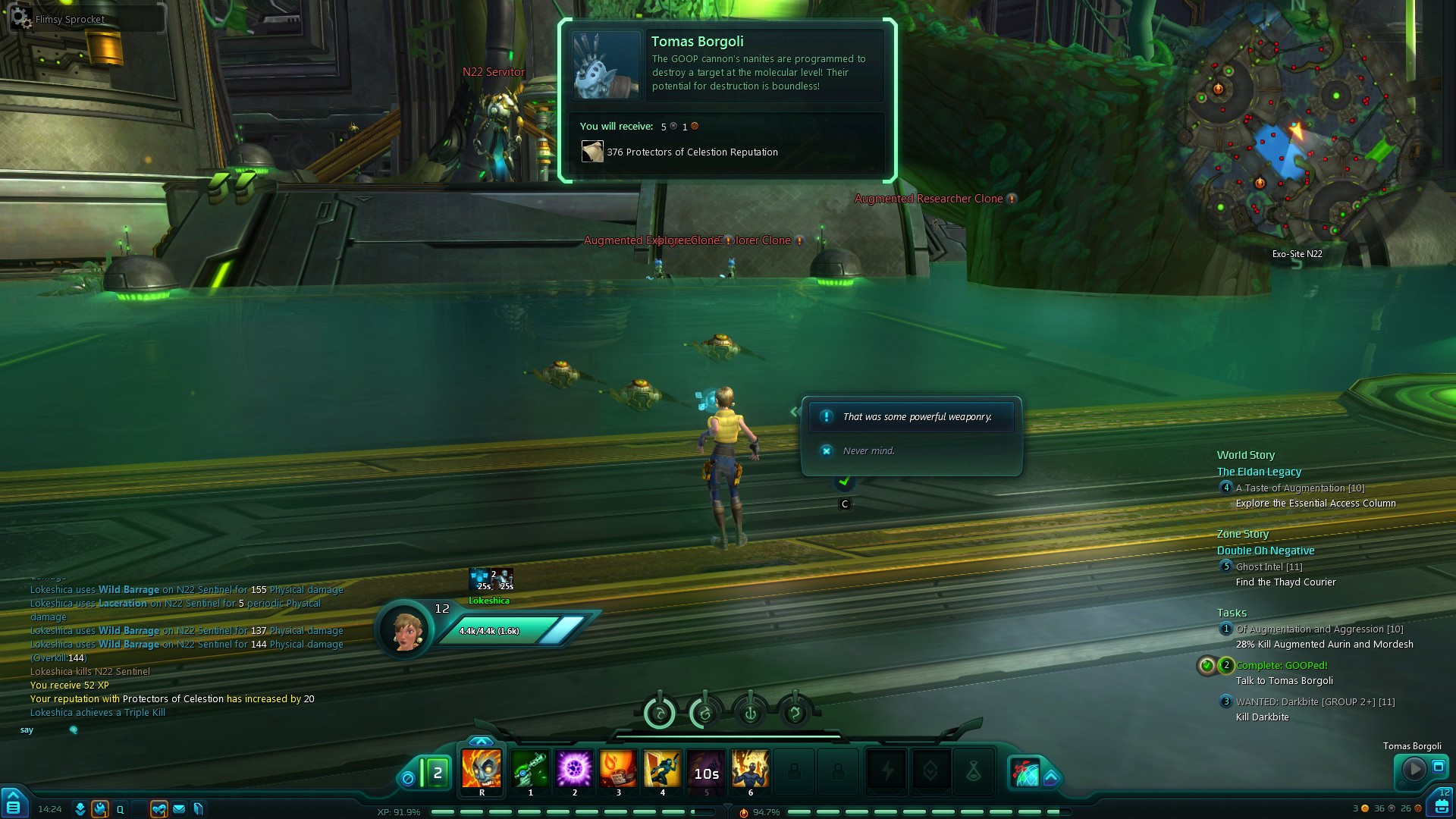Select "WANTED: Darkbite" group task
1456x819 pixels.
click(1315, 702)
